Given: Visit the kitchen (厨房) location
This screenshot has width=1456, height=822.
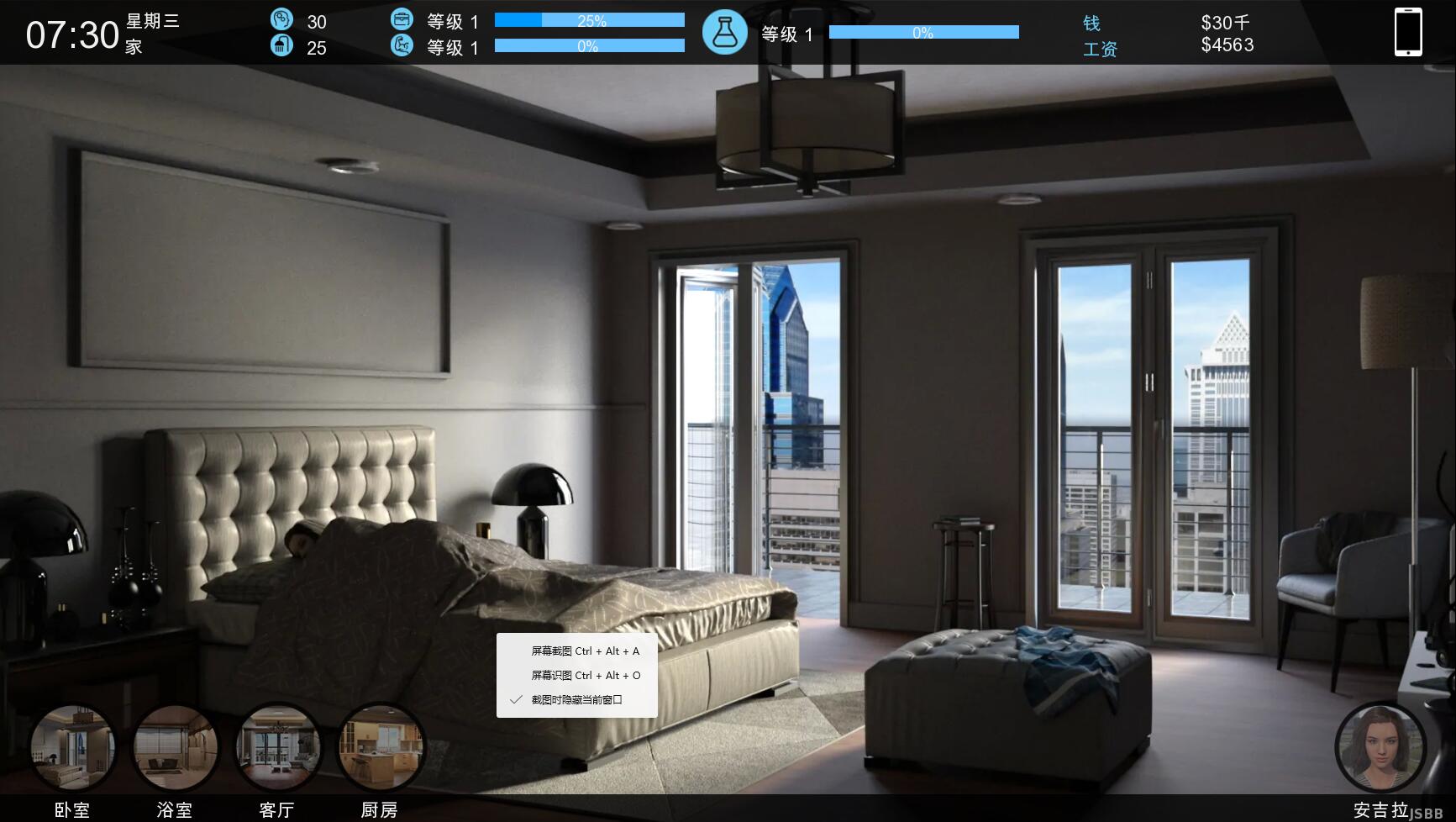Looking at the screenshot, I should click(380, 747).
